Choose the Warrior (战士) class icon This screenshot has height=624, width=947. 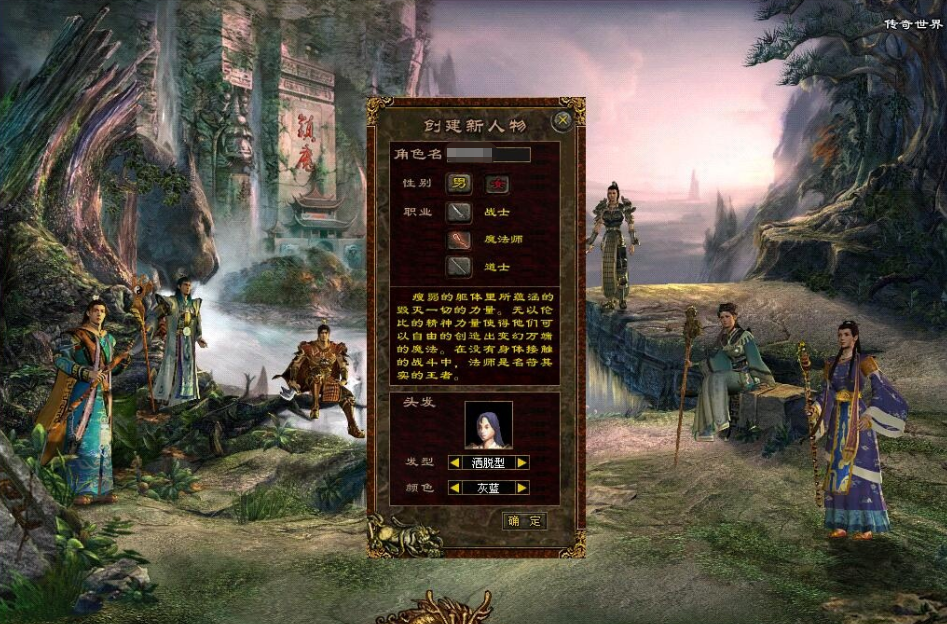458,212
